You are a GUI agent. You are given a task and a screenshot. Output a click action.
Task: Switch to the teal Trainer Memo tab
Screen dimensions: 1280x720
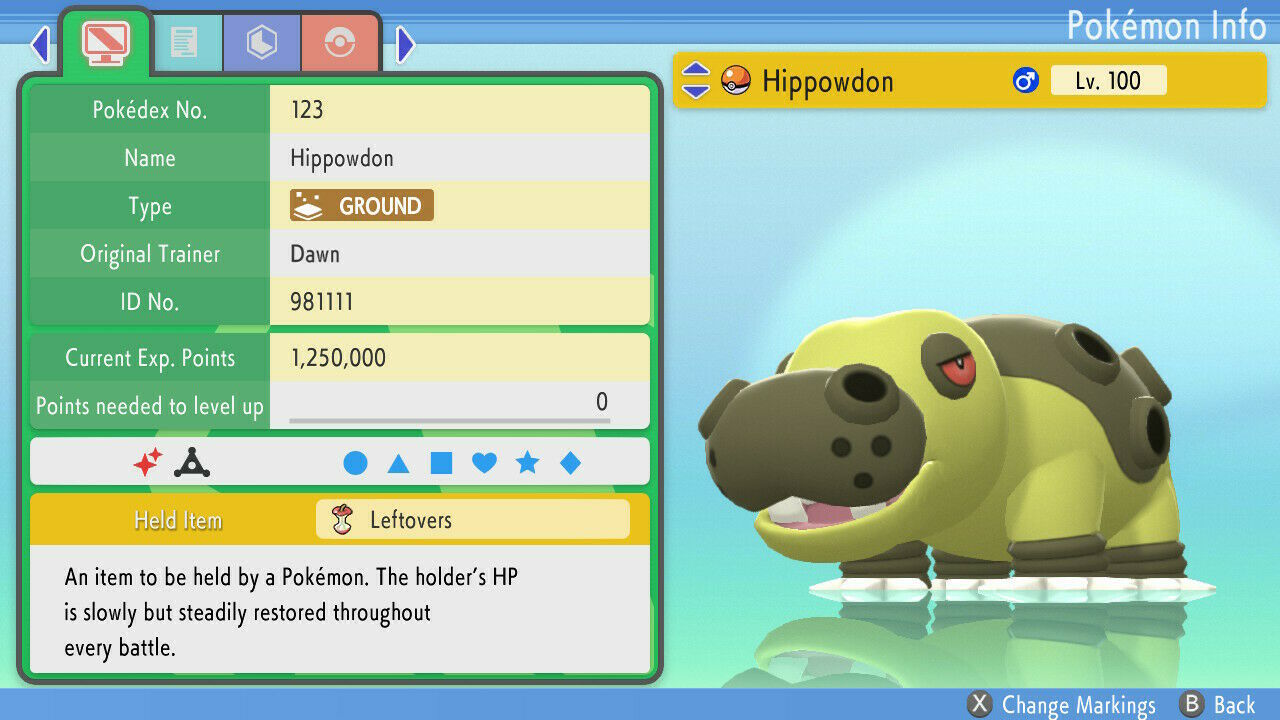point(188,42)
